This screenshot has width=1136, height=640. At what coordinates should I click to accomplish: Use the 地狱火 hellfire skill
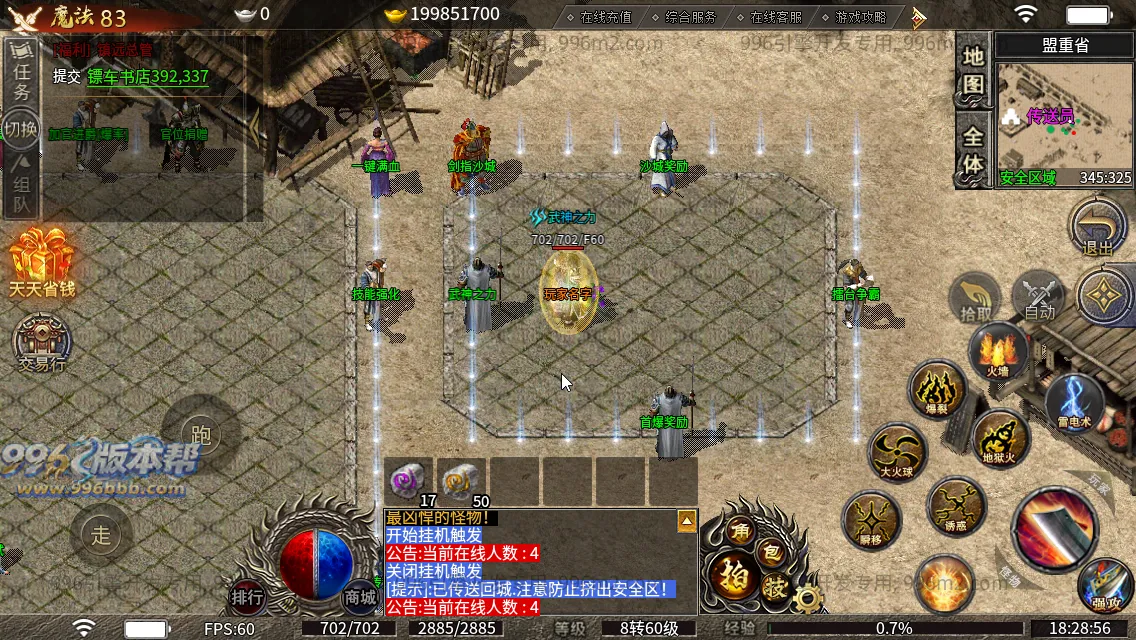click(x=1000, y=439)
